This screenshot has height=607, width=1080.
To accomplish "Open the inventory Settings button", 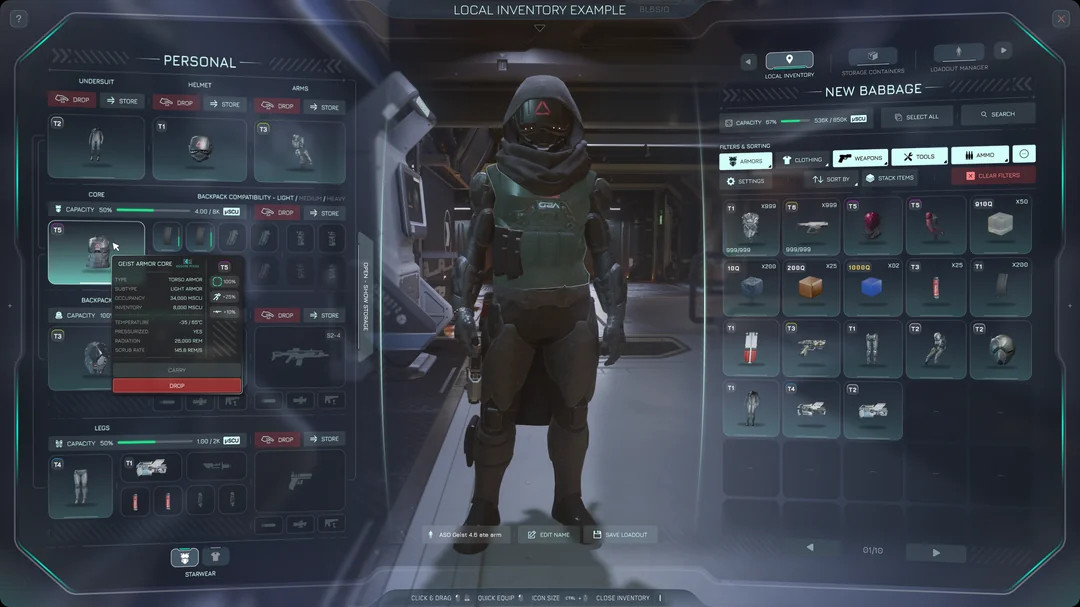I will coord(745,181).
